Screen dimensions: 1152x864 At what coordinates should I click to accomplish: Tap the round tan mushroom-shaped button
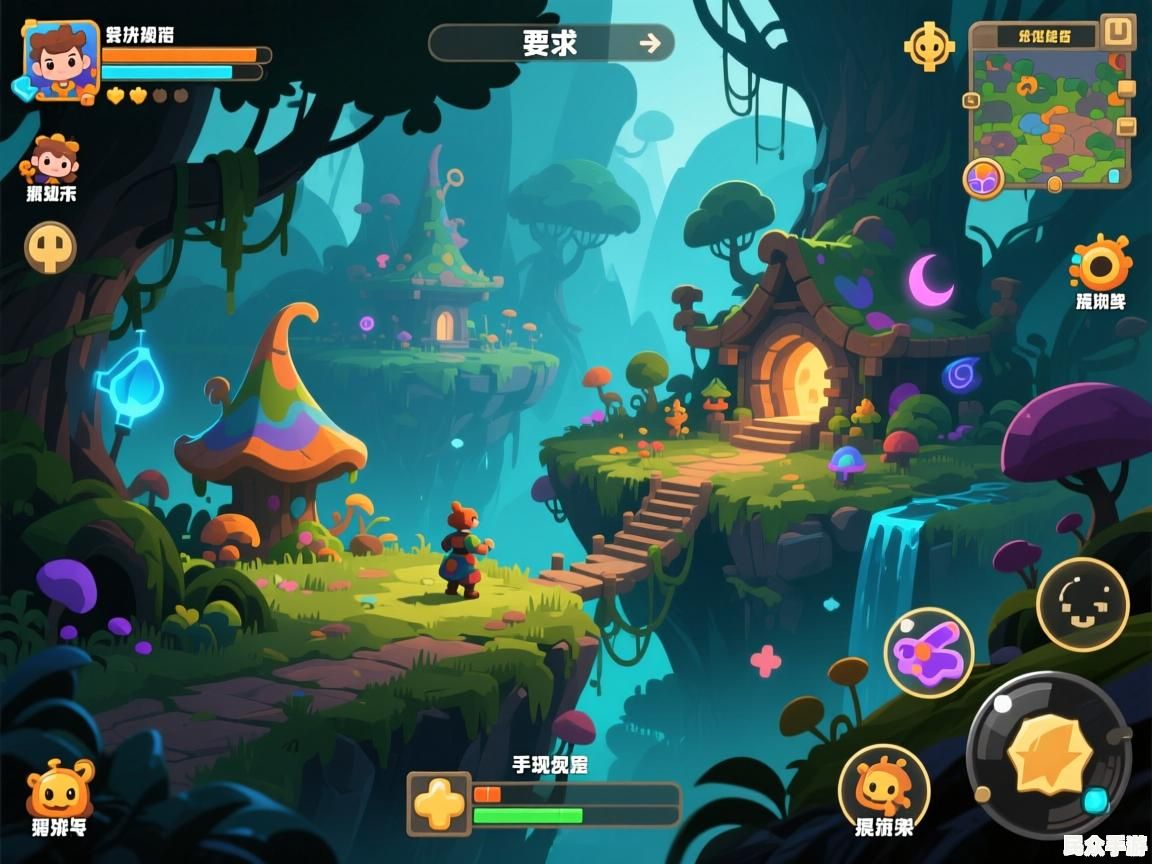click(50, 247)
